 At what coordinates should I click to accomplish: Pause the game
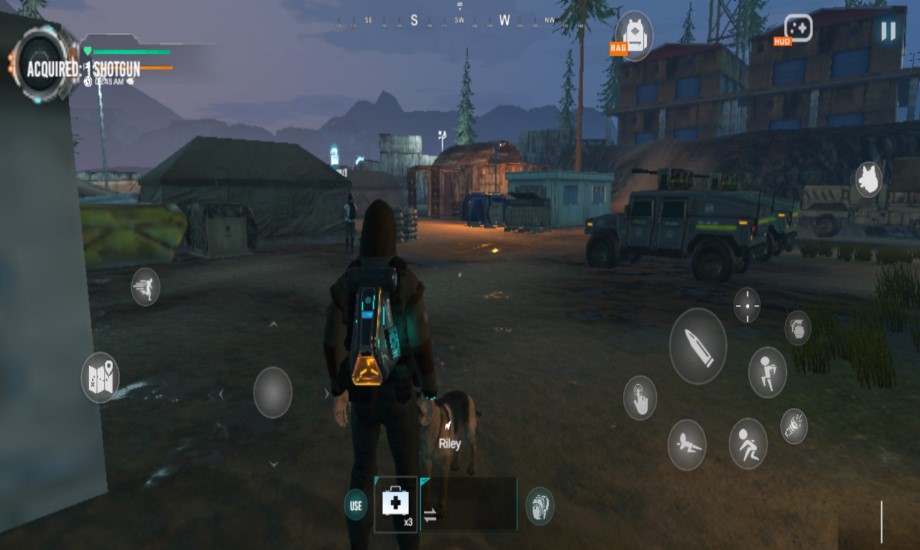(887, 31)
